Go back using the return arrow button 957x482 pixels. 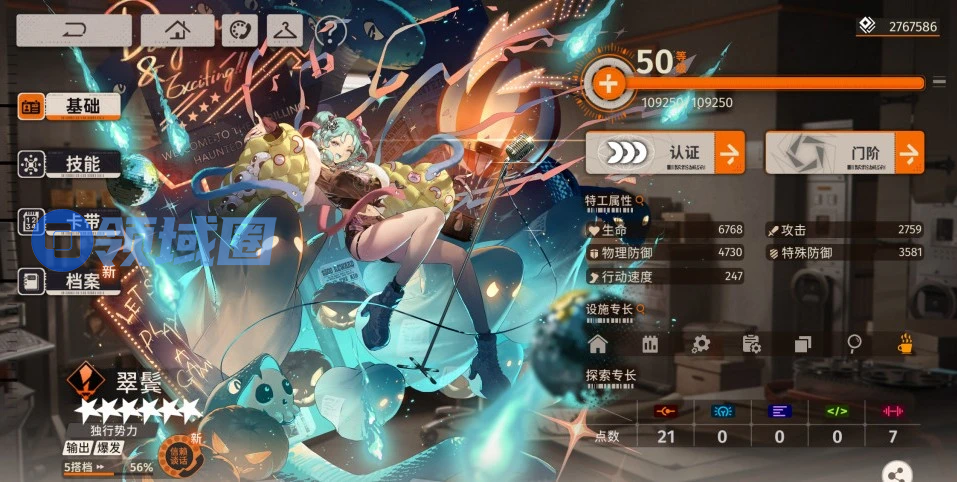(73, 30)
